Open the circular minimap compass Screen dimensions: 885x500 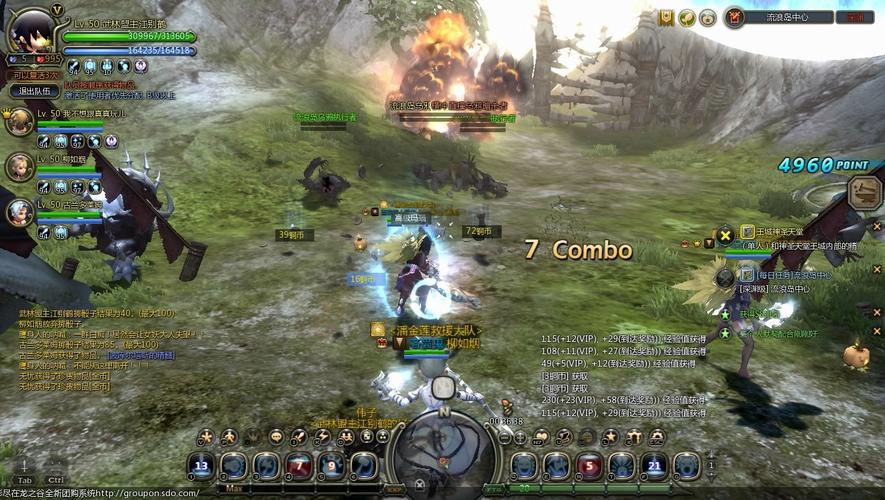(443, 452)
